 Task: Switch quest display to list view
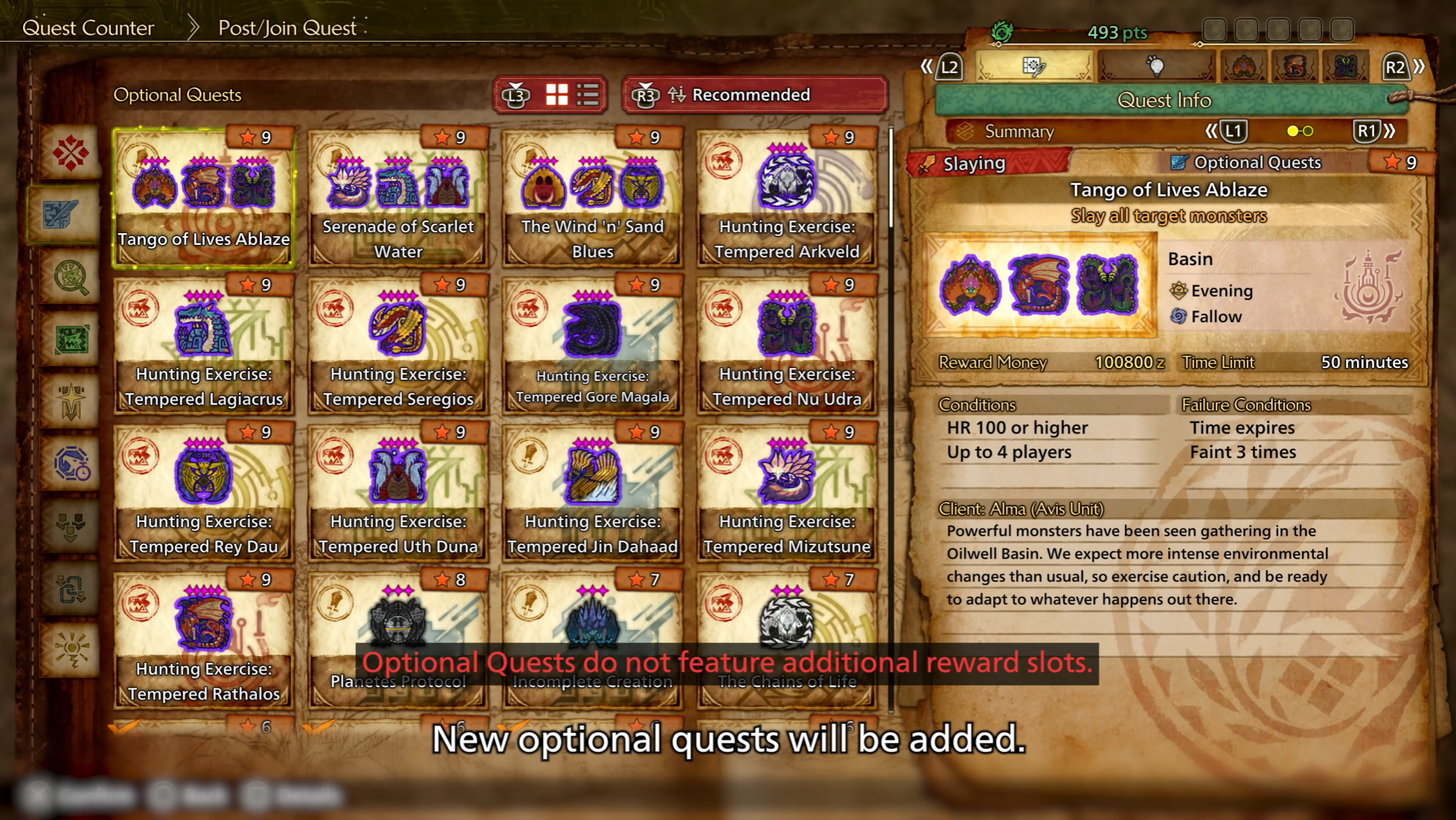pos(587,95)
